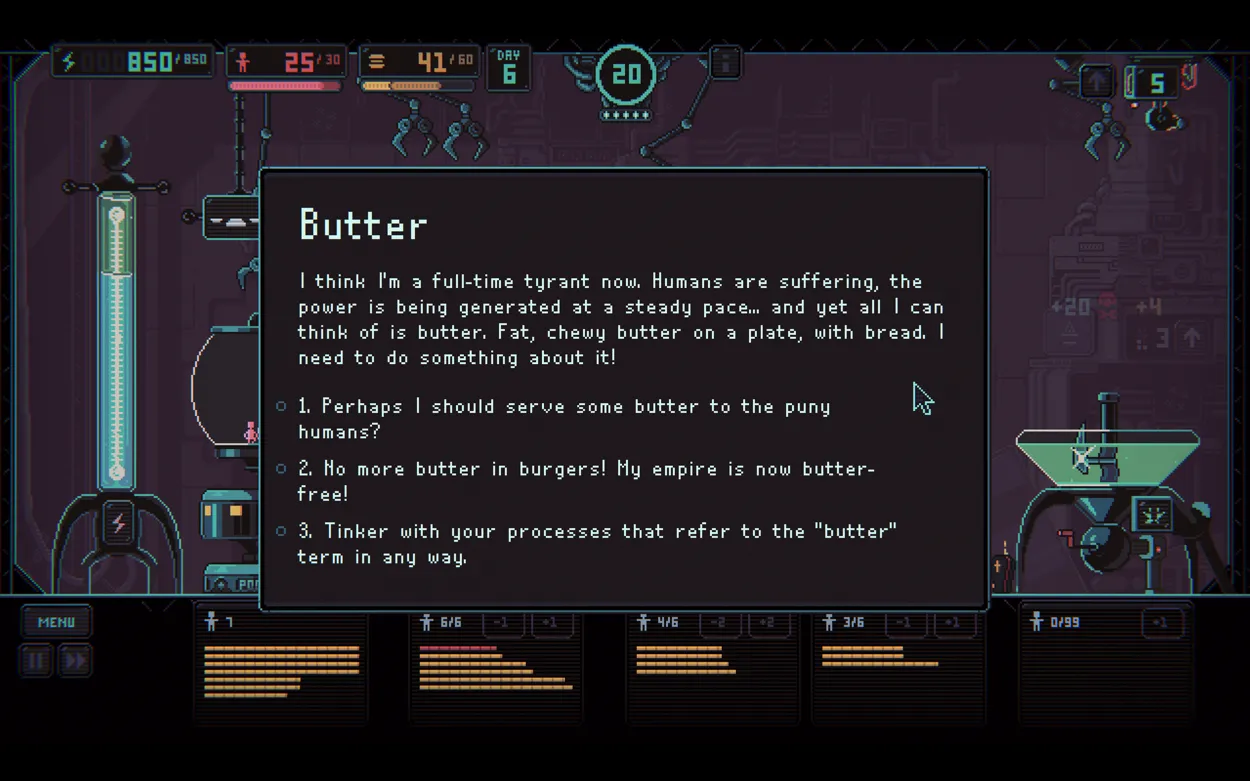Remove workers from the 4/6 station
Viewport: 1250px width, 781px height.
click(719, 623)
